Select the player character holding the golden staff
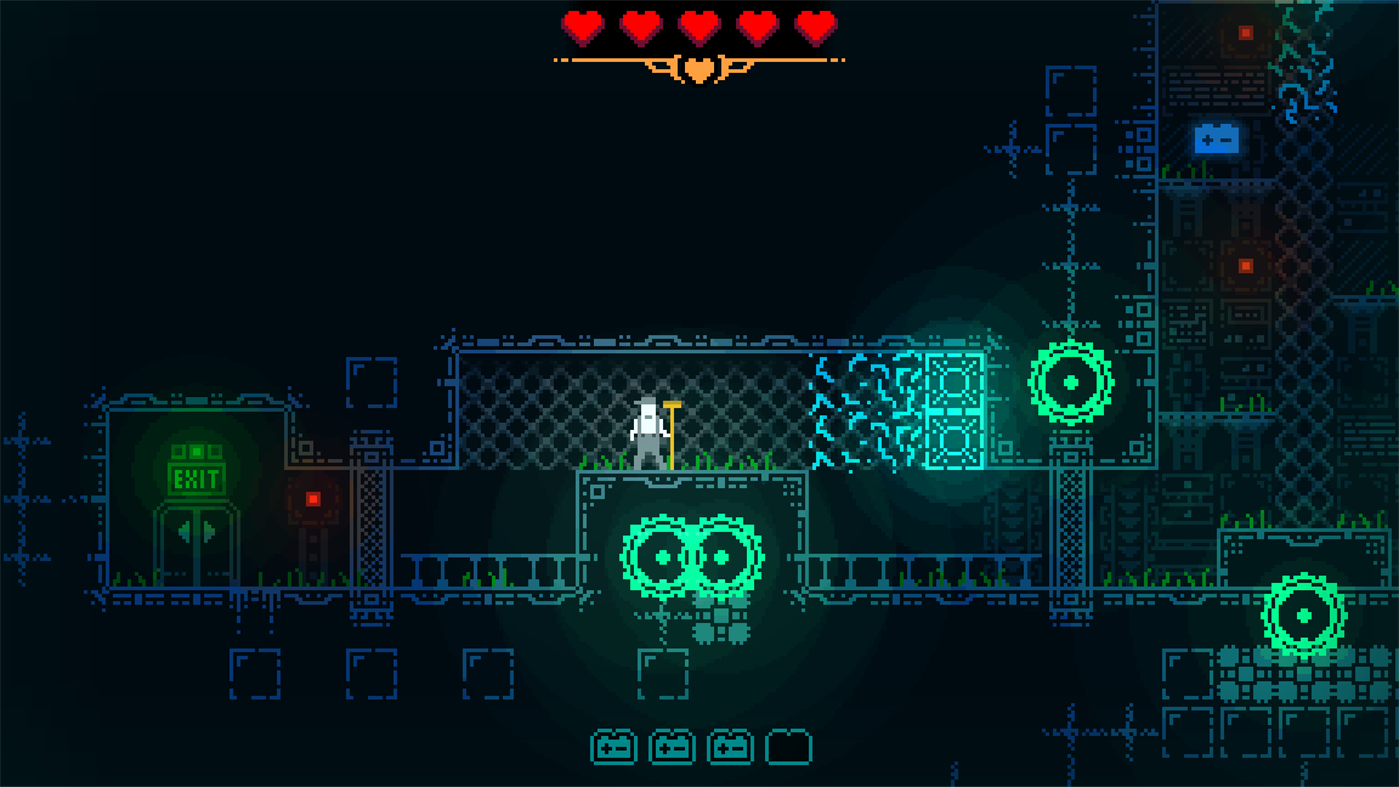The width and height of the screenshot is (1399, 787). 650,430
